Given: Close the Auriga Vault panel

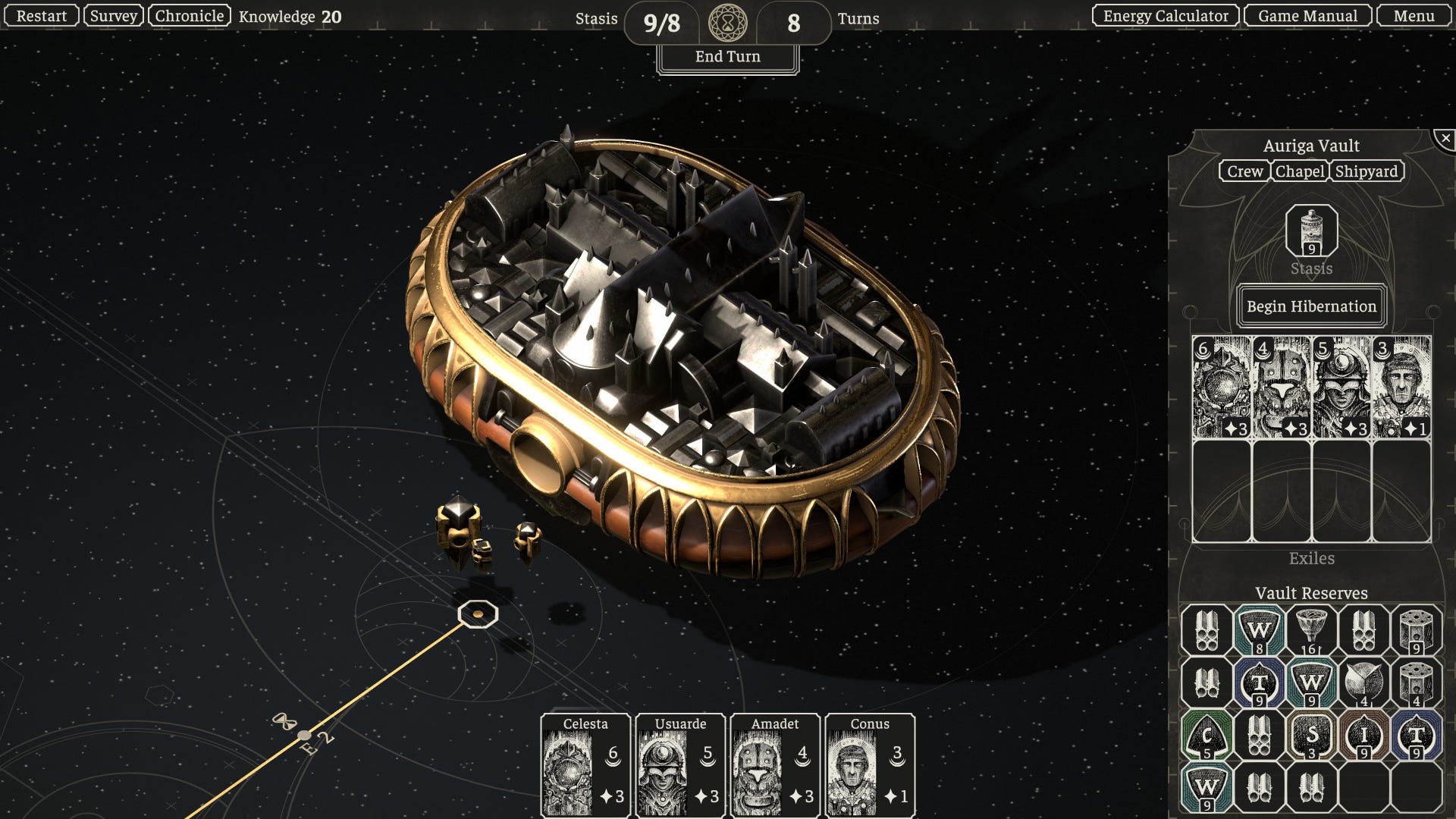Looking at the screenshot, I should 1445,139.
